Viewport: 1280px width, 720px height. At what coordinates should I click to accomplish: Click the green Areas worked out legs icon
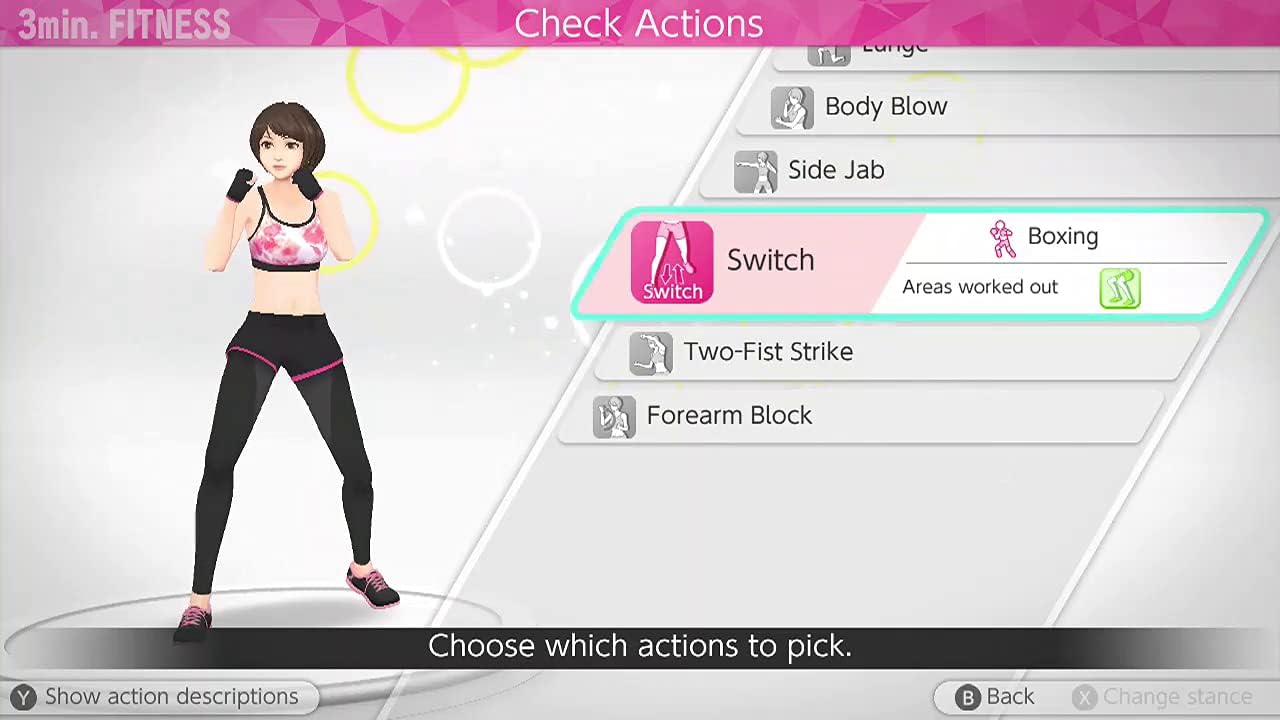click(x=1120, y=288)
